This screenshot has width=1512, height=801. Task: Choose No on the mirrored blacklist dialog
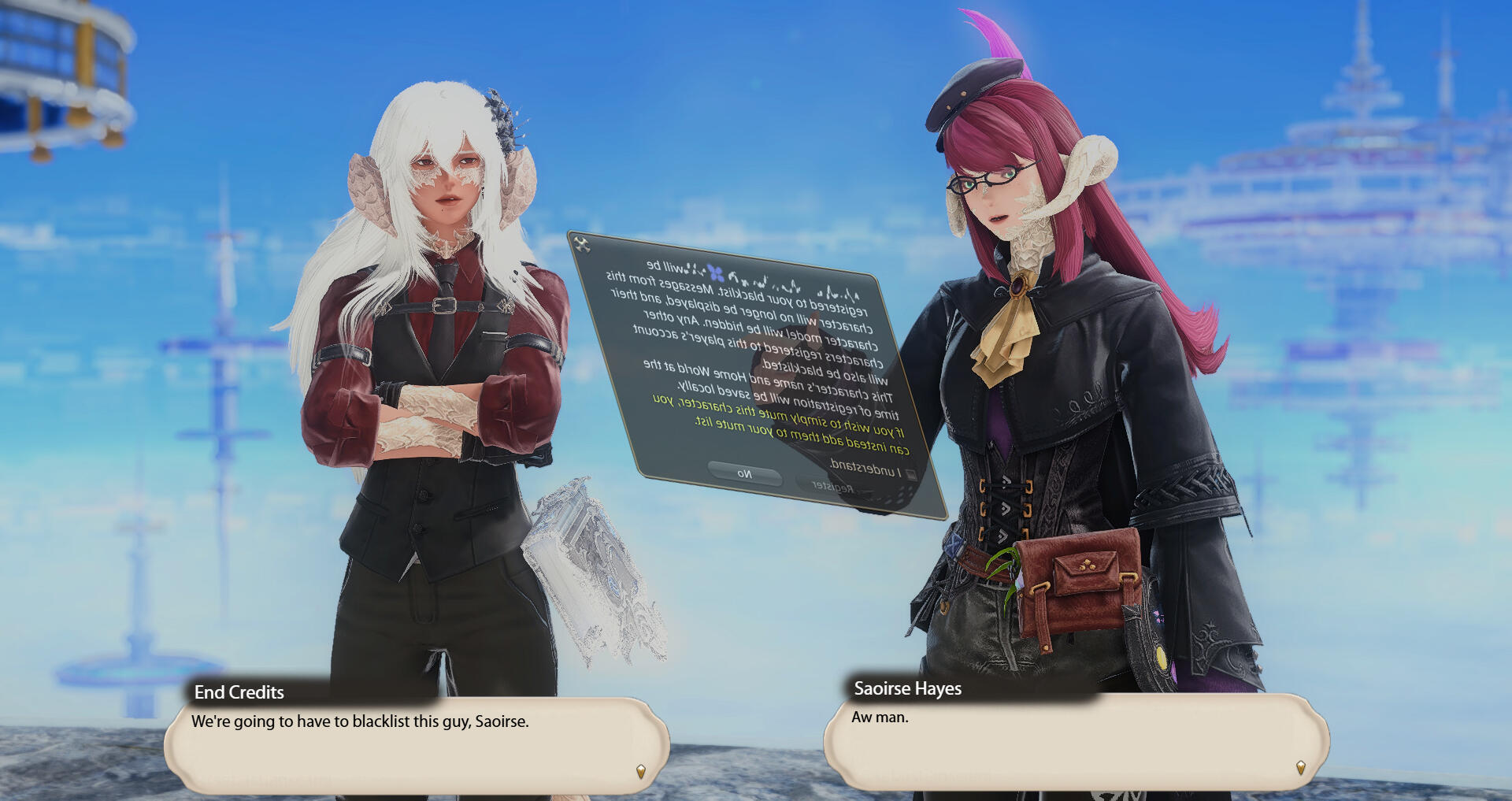744,474
